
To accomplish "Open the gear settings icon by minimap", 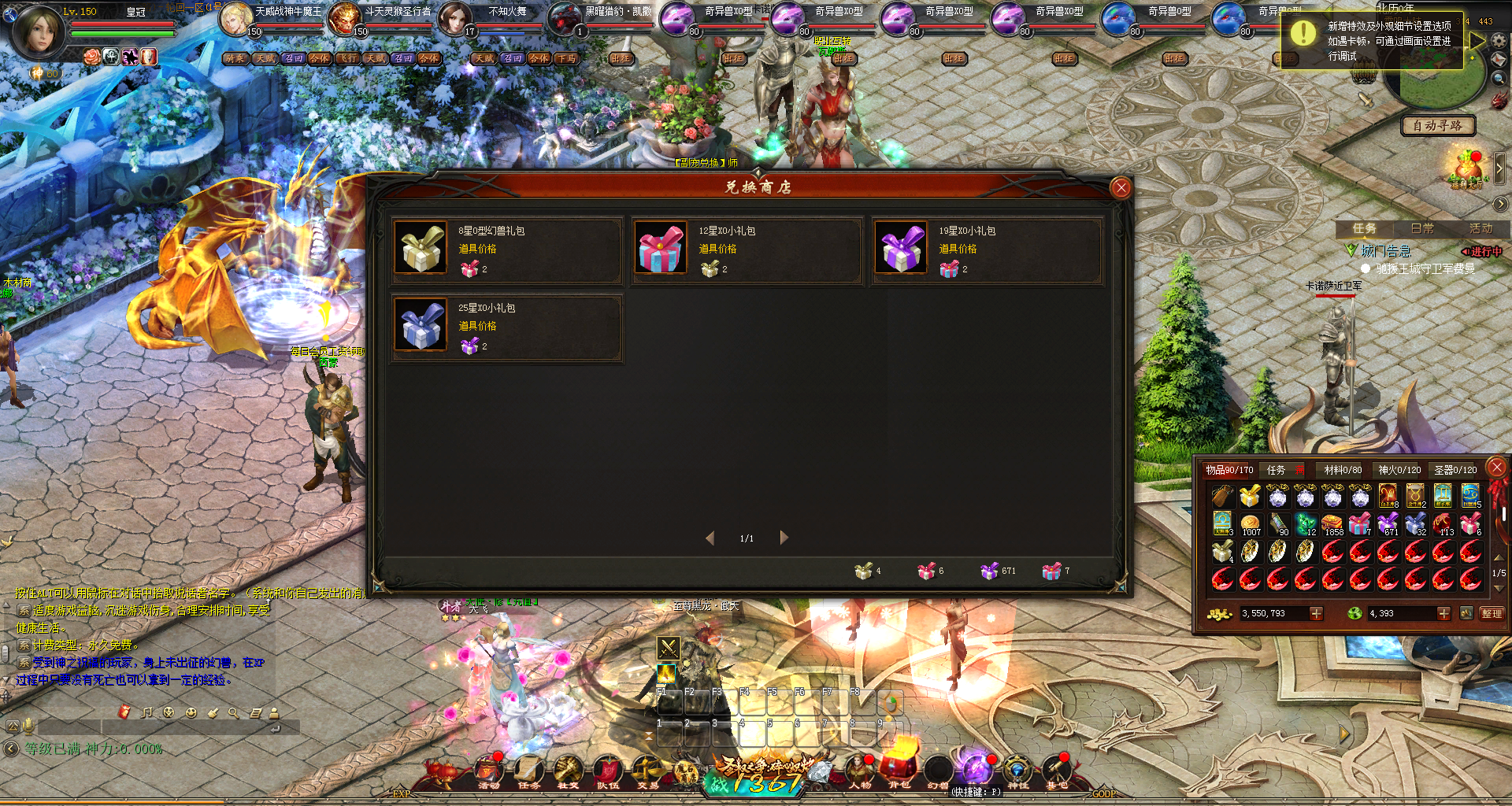I will [1499, 40].
